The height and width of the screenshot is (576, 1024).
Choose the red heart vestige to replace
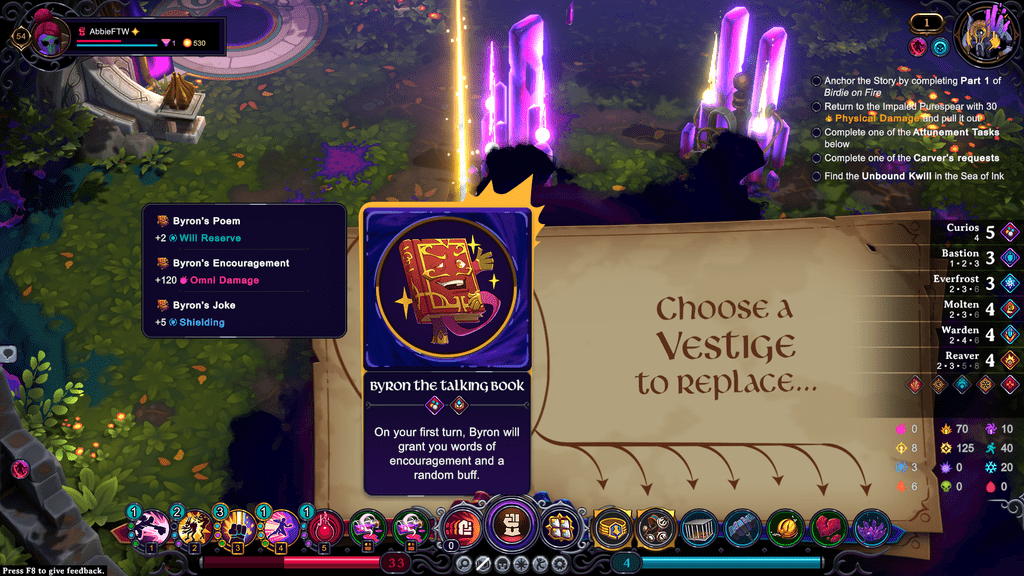coord(829,527)
